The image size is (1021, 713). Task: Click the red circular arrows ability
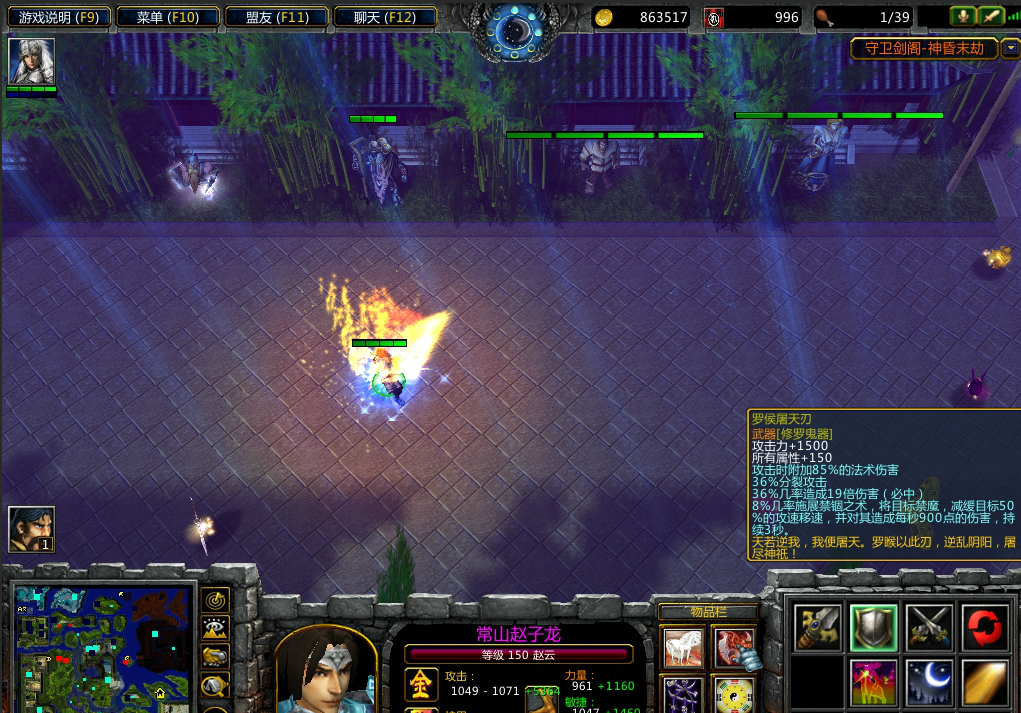985,627
